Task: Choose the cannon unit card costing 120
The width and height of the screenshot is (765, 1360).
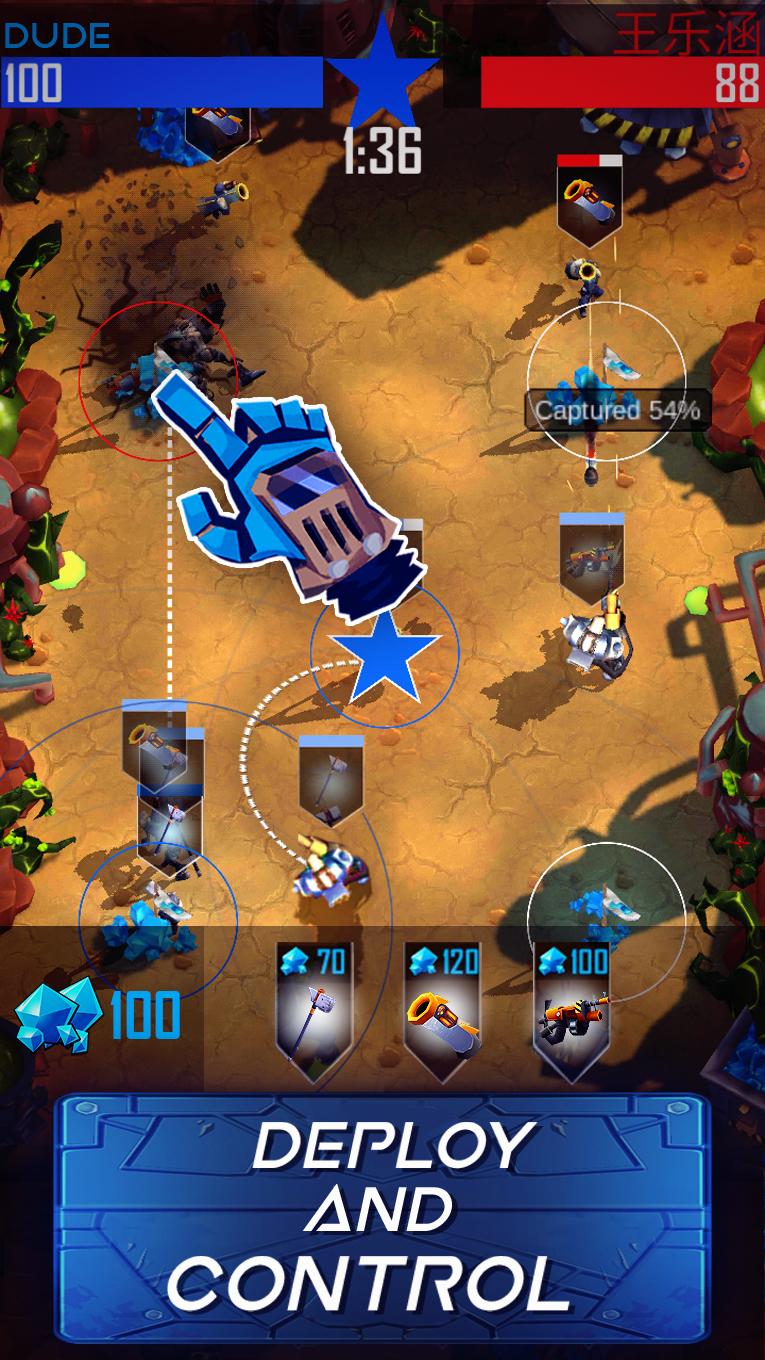Action: coord(442,1012)
